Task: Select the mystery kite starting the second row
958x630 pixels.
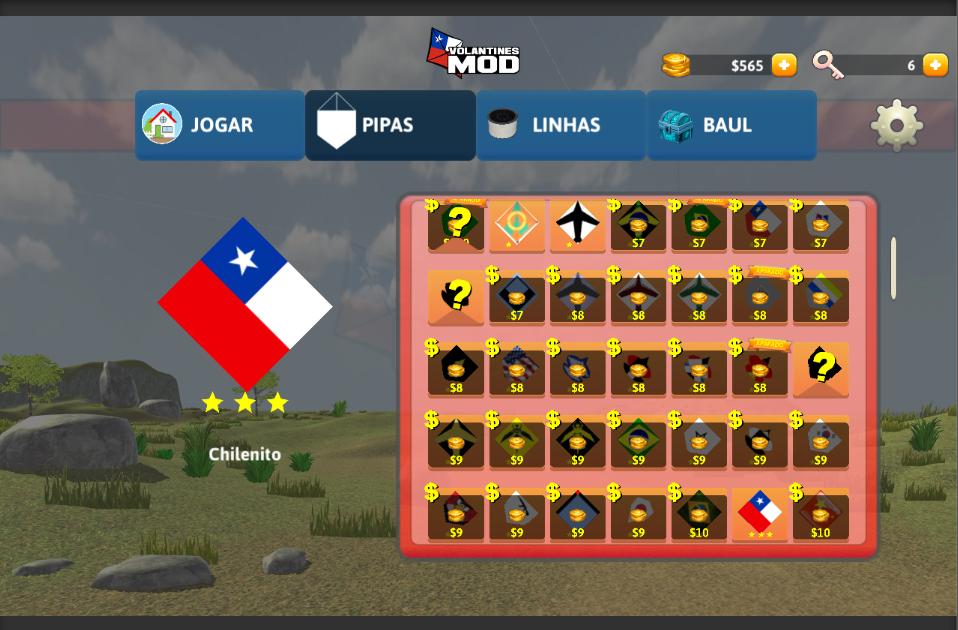Action: 456,297
